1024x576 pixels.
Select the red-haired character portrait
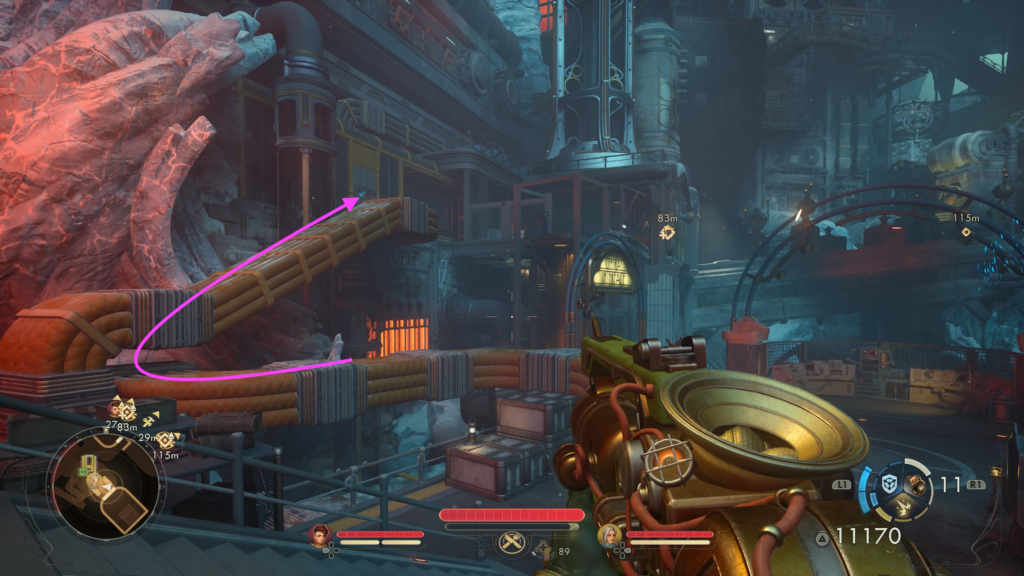click(x=321, y=534)
